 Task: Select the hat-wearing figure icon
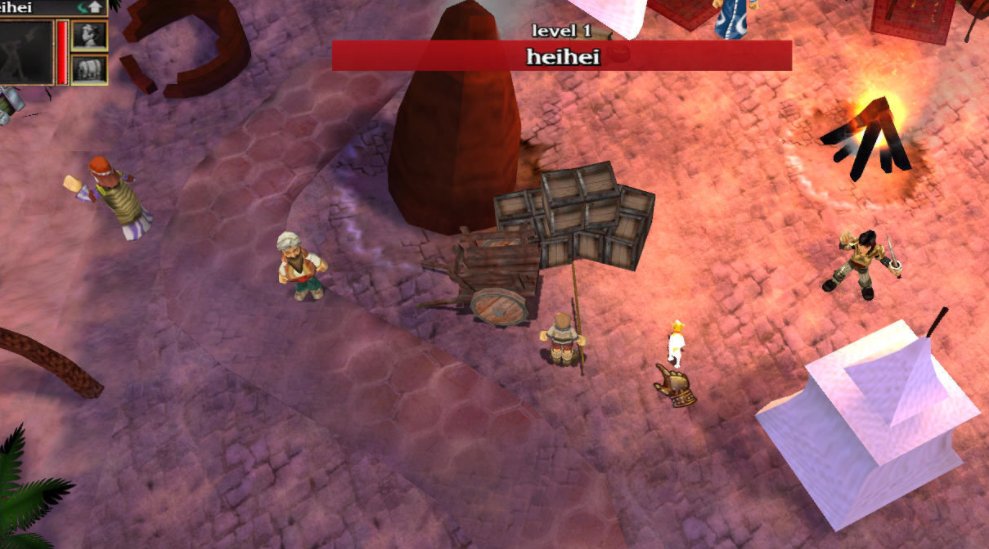pos(90,35)
